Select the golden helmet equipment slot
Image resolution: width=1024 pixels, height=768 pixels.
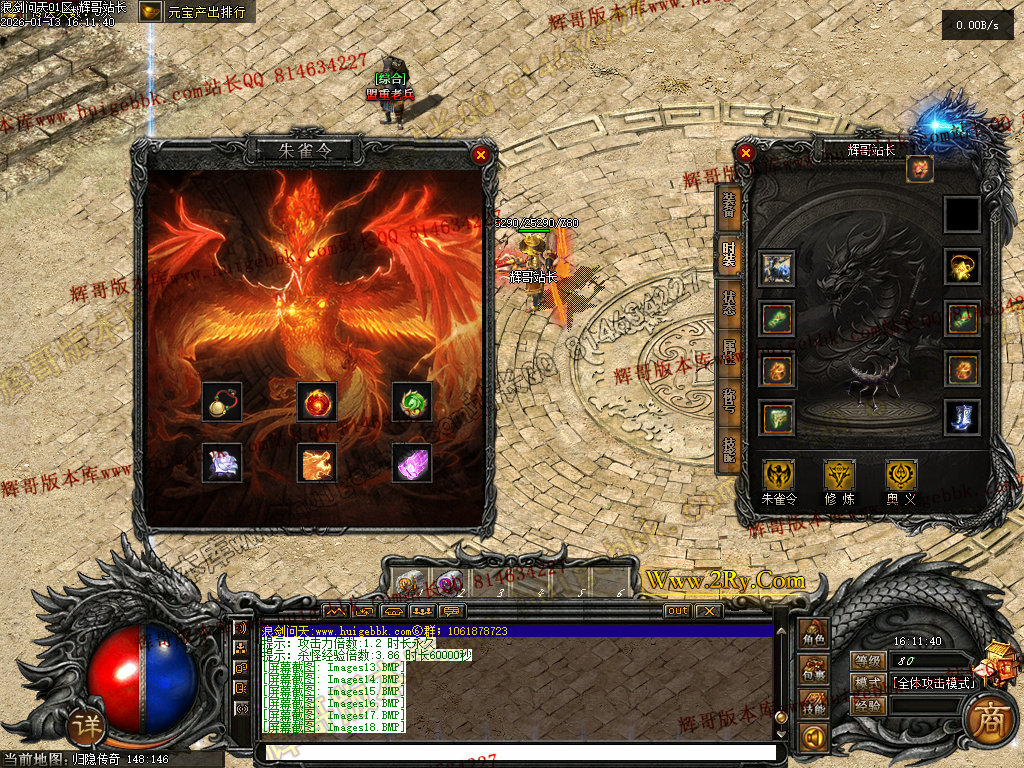pyautogui.click(x=963, y=267)
